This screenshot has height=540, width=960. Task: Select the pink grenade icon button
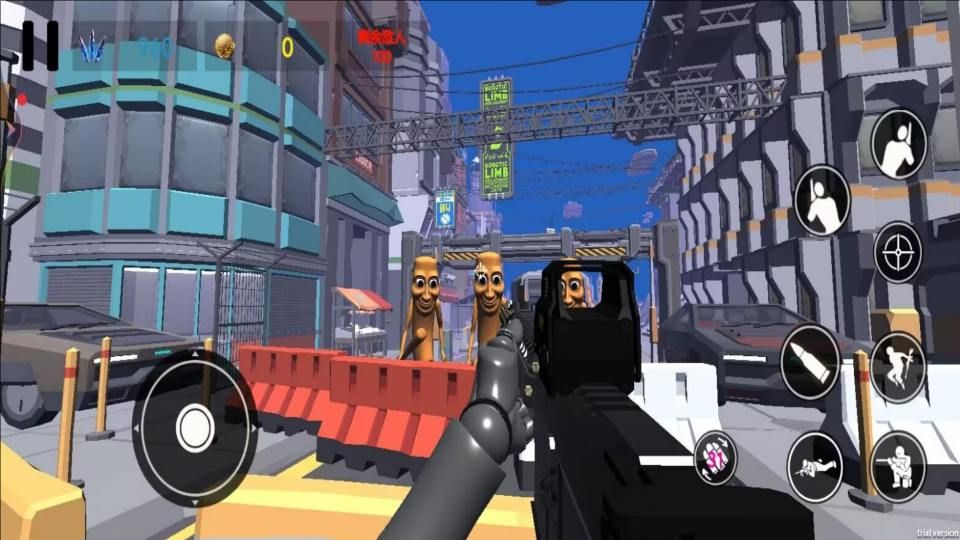pos(716,456)
